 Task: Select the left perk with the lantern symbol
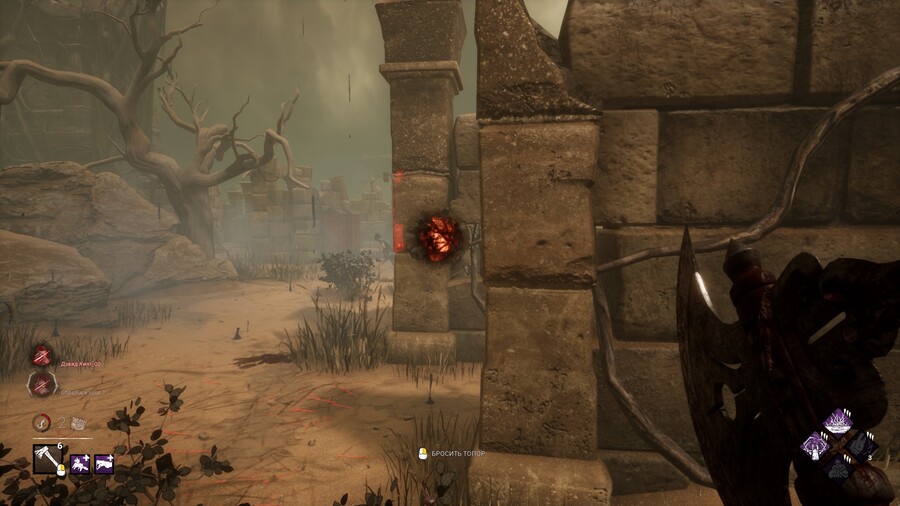pos(817,446)
